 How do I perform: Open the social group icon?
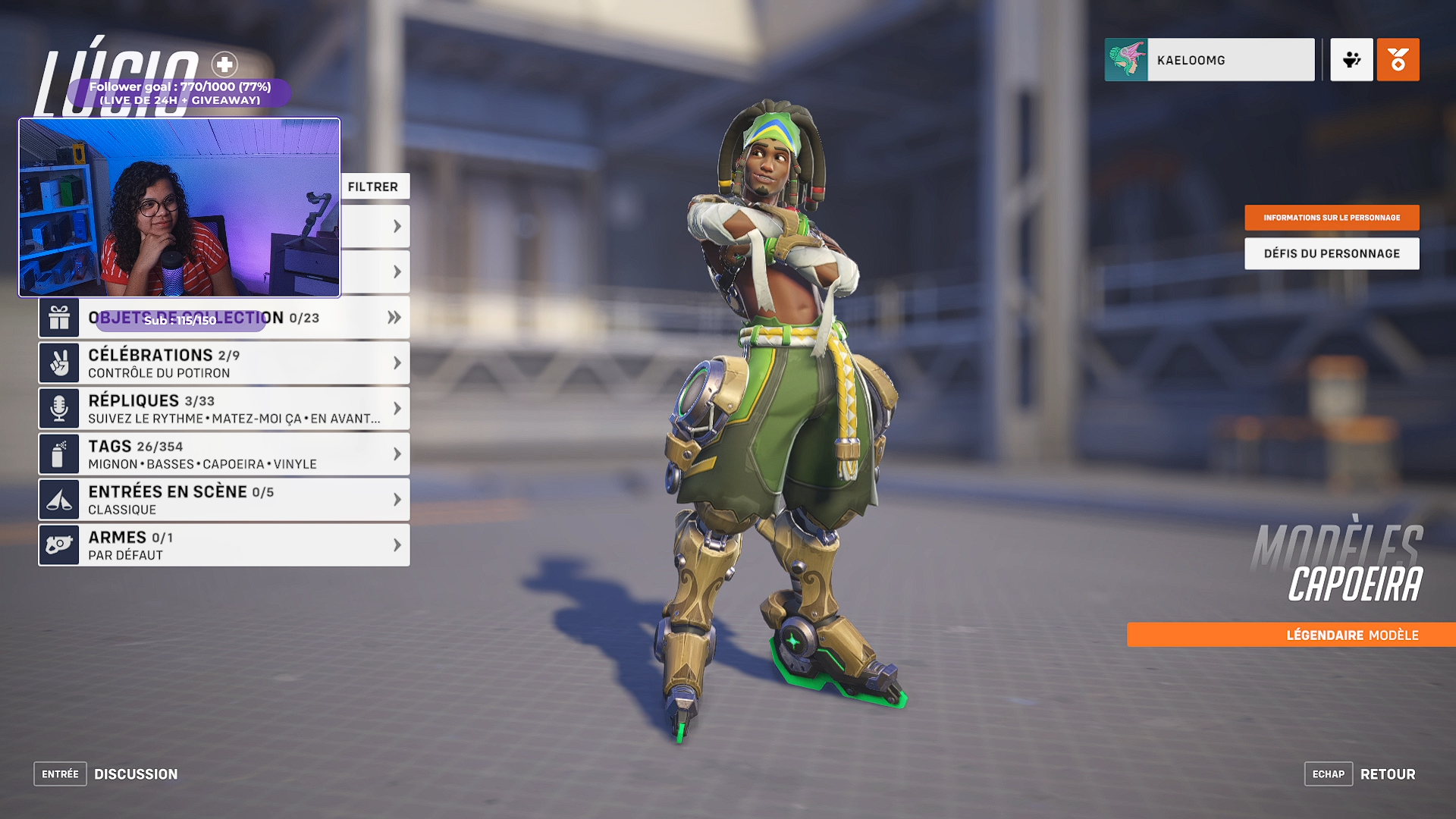1351,60
